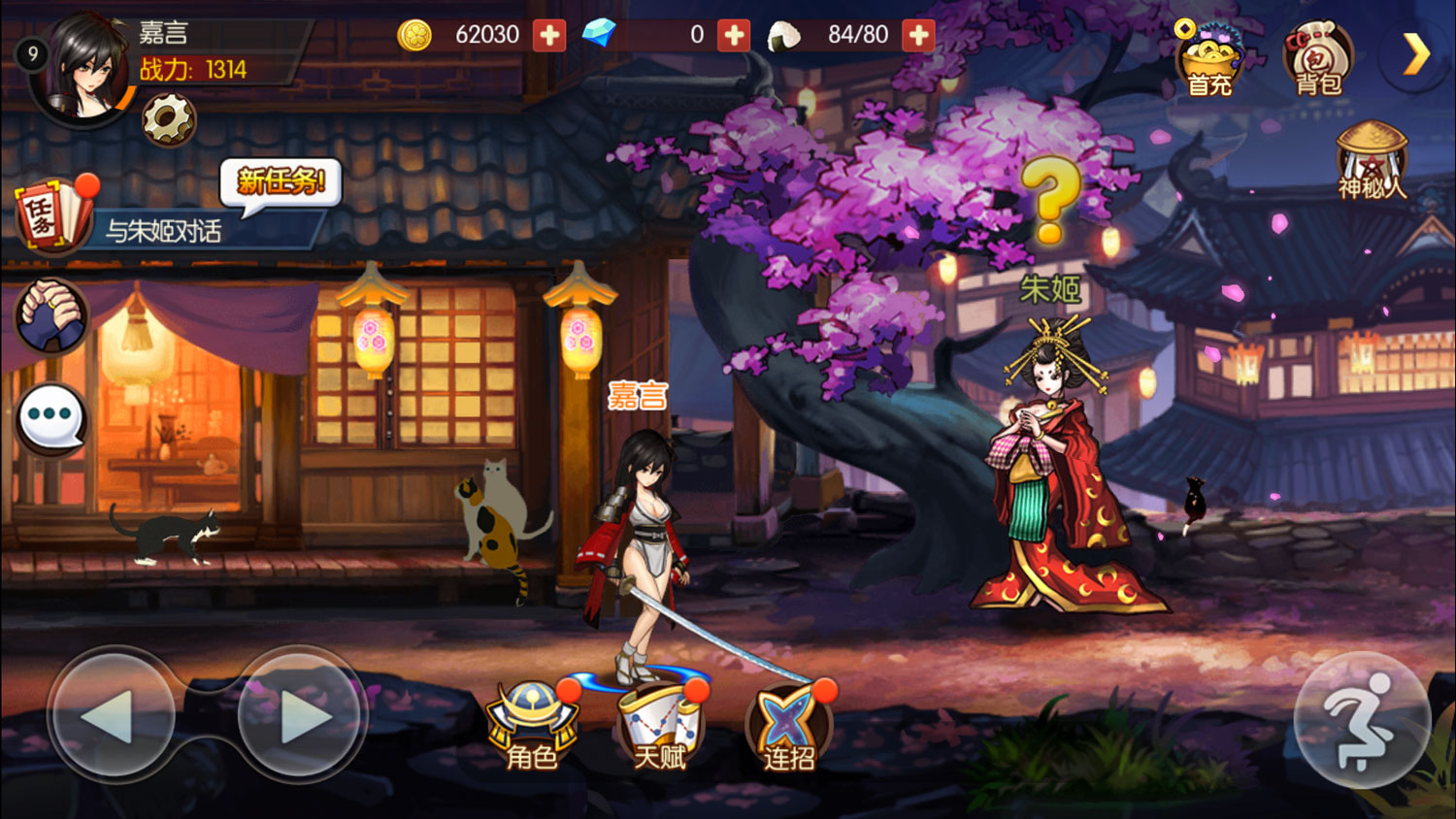This screenshot has width=1456, height=819.
Task: Tap the running figure dash button
Action: pyautogui.click(x=1362, y=720)
